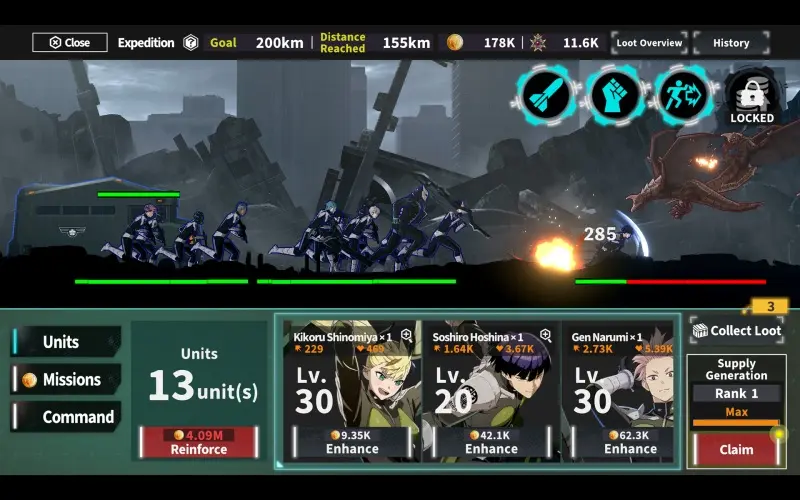Reinforce units for 4.09M
The width and height of the screenshot is (800, 500).
[197, 441]
